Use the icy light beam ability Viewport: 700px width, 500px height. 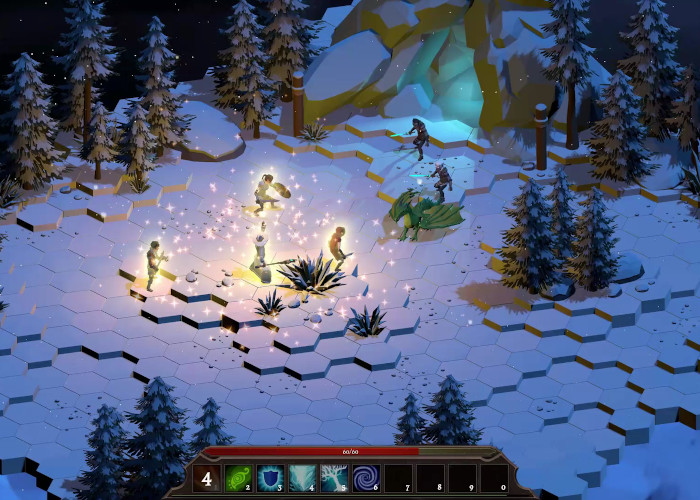[302, 479]
